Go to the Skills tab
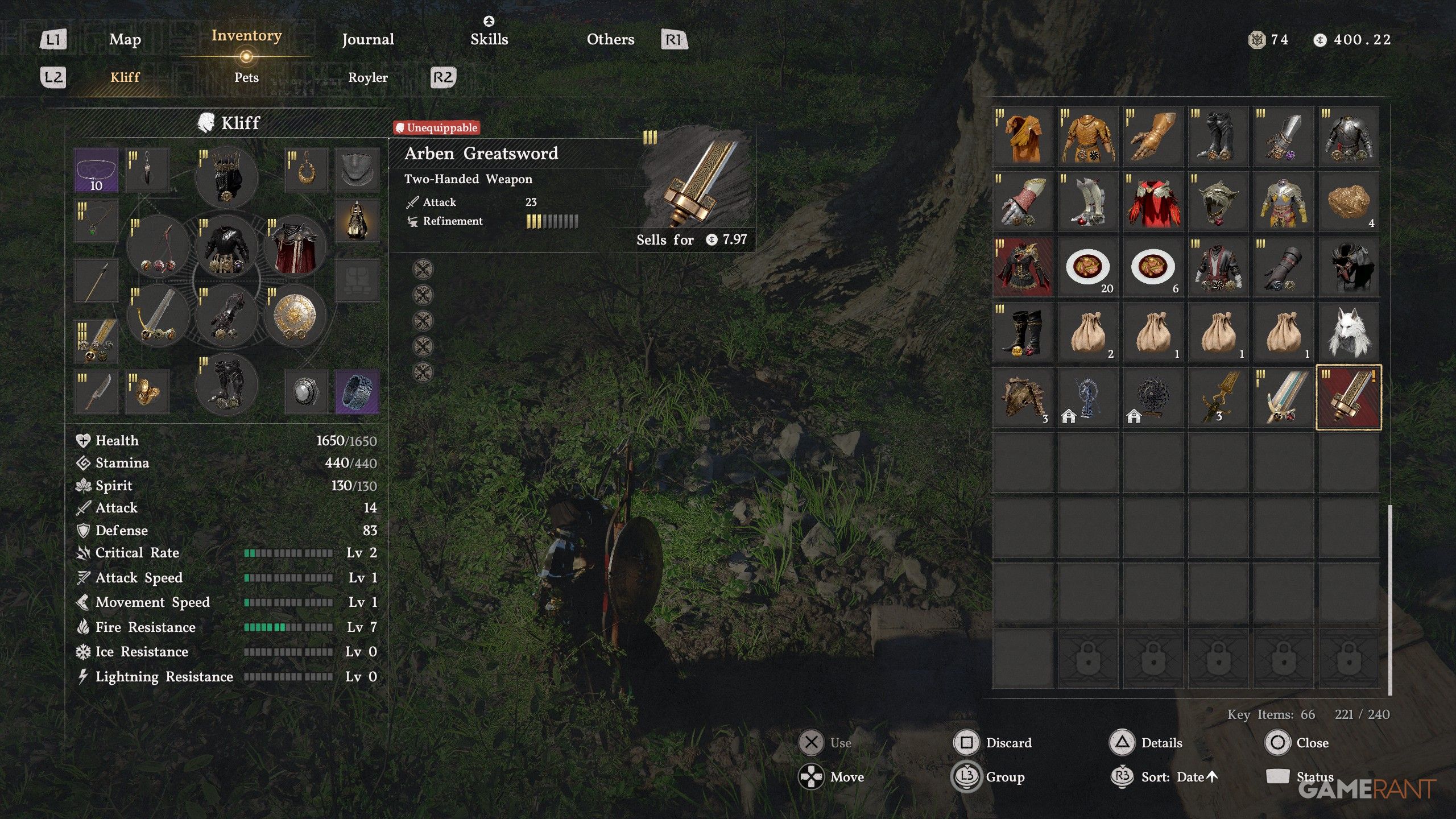The width and height of the screenshot is (1456, 819). [489, 39]
